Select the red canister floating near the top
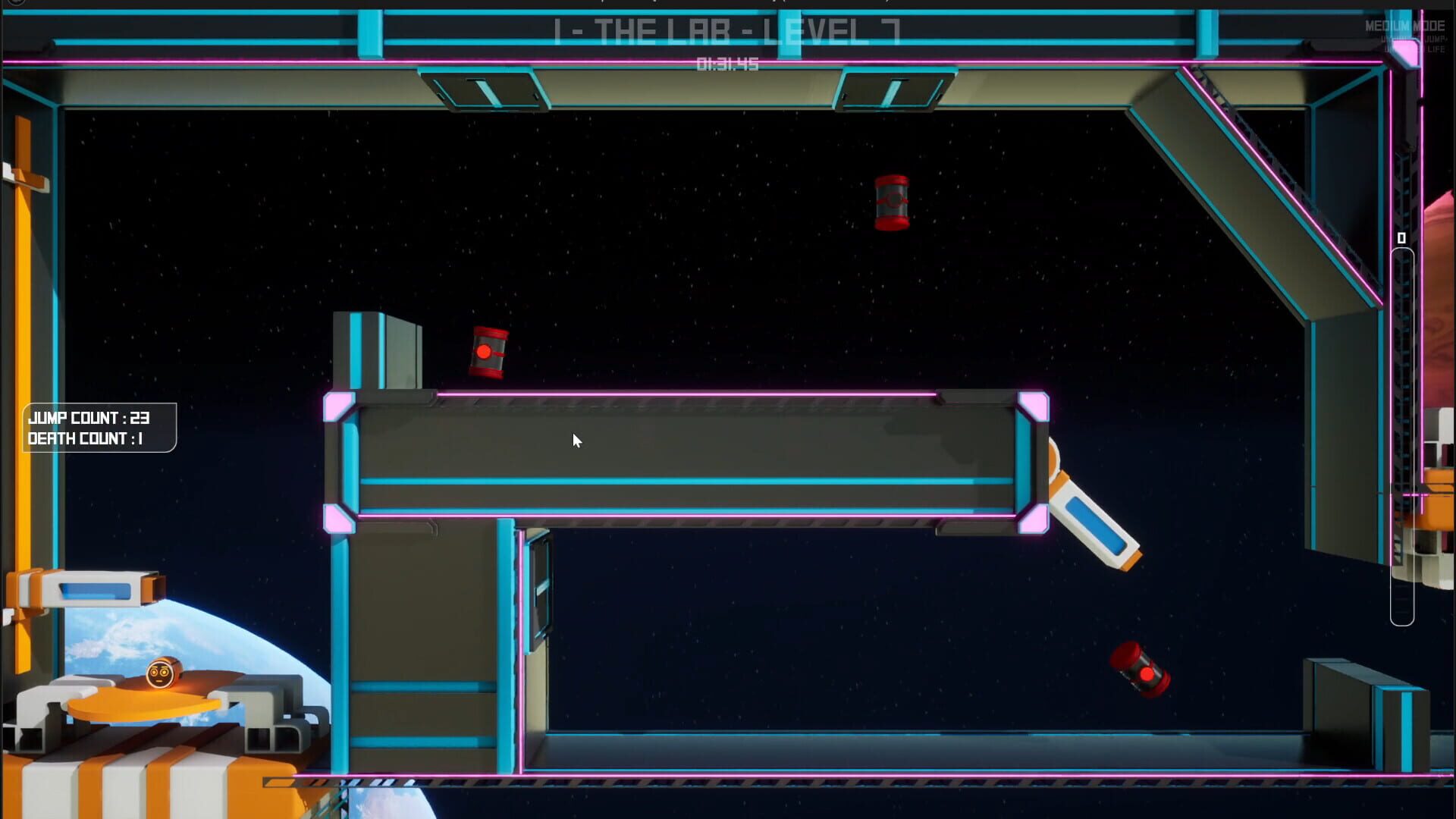1456x819 pixels. 893,204
